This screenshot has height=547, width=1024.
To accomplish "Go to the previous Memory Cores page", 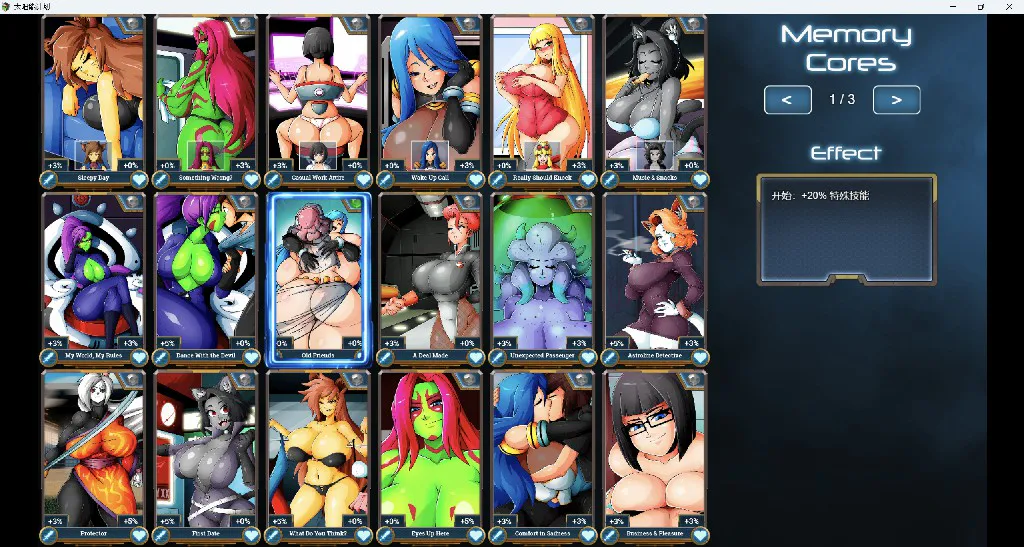I will tap(787, 100).
